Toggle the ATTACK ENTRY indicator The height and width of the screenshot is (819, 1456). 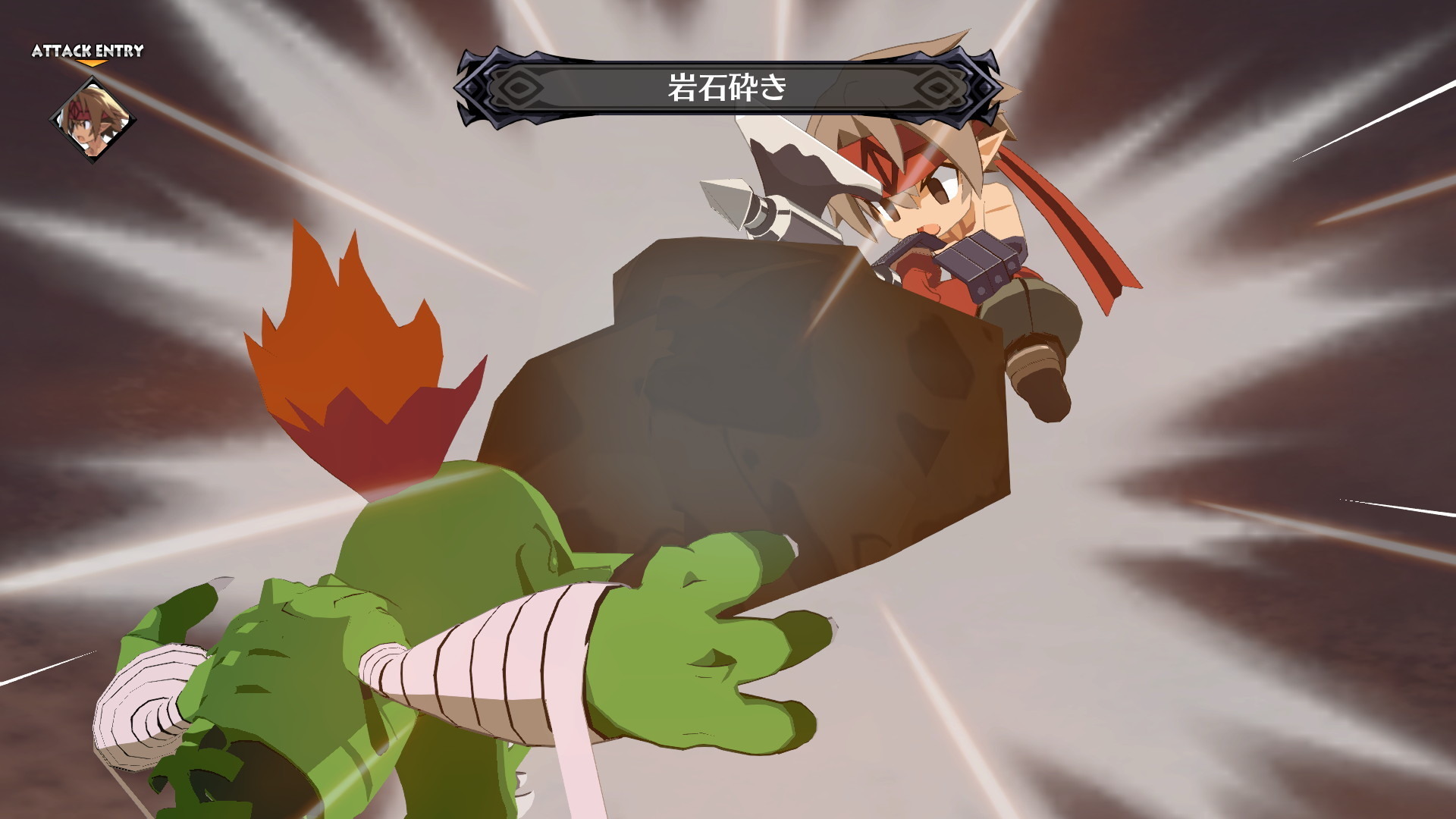tap(86, 52)
